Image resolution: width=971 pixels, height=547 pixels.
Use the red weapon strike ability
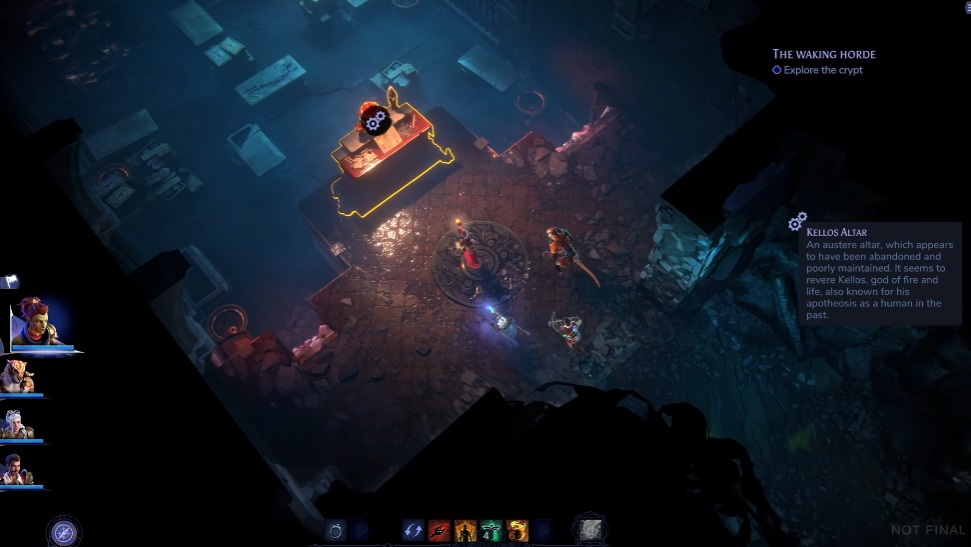coord(438,532)
